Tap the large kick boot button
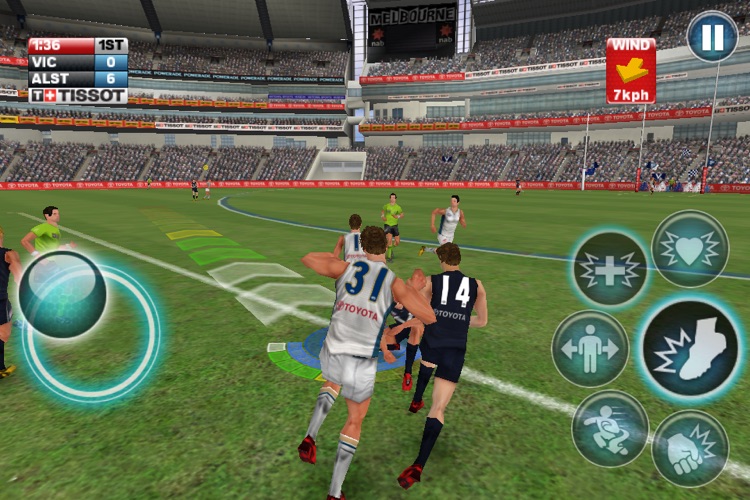Screen dimensions: 750x500 click(690, 348)
